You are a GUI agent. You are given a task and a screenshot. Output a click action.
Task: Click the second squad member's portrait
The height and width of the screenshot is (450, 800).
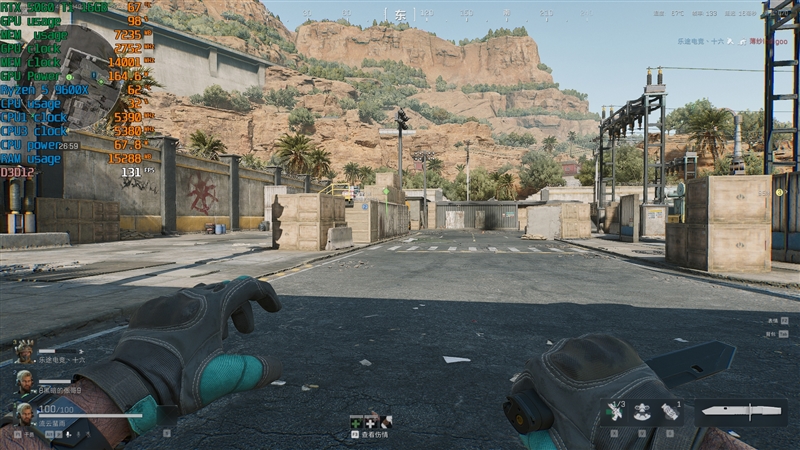tap(24, 381)
